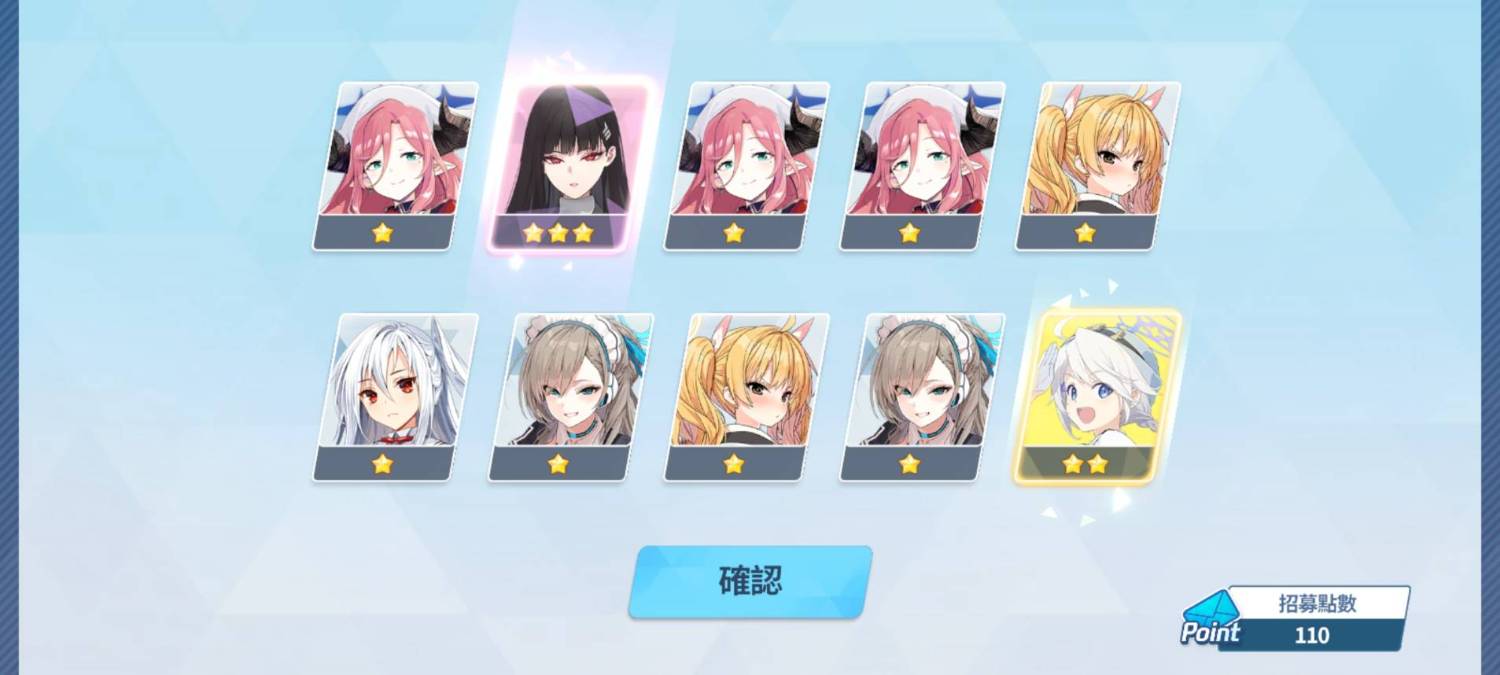Select the three-star black-haired student card

point(570,165)
